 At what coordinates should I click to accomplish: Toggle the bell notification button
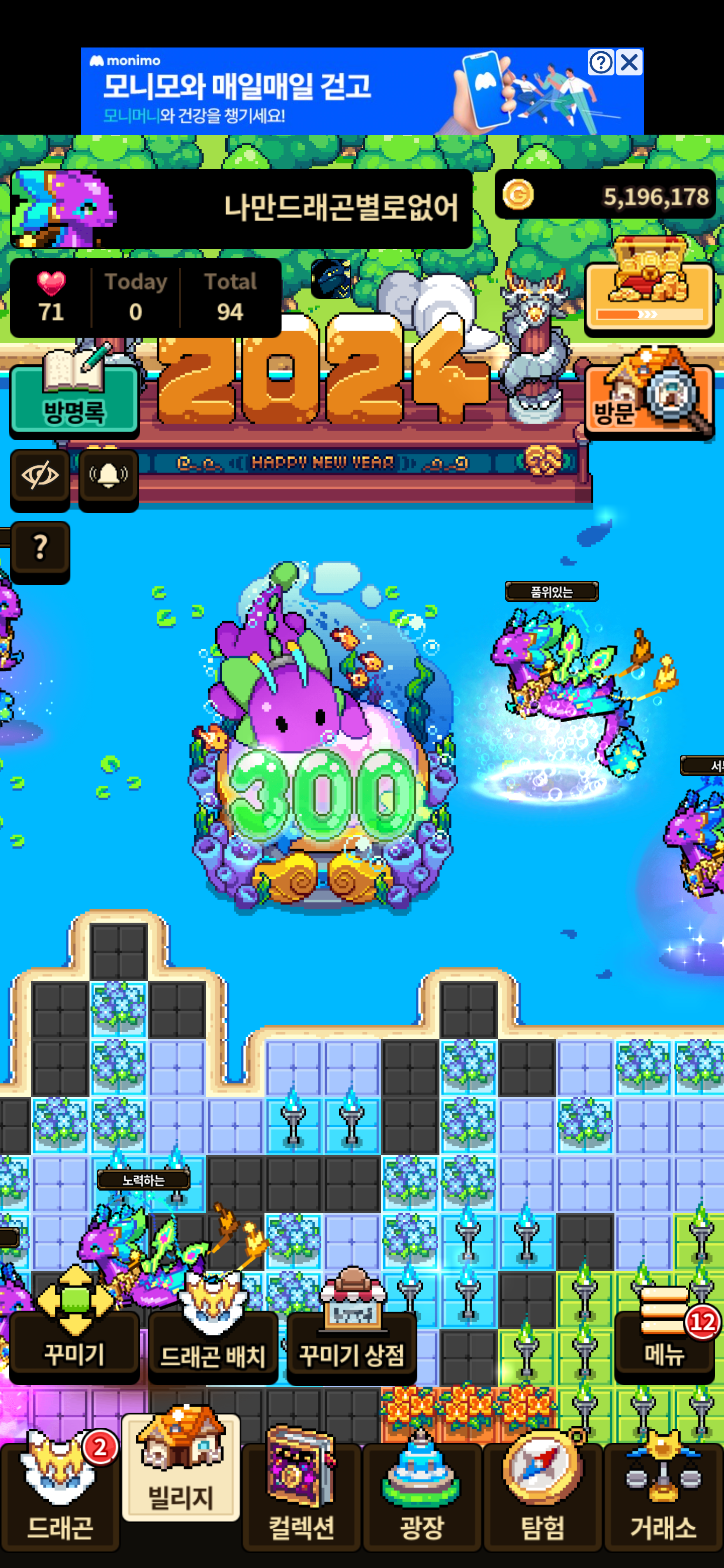pyautogui.click(x=109, y=475)
